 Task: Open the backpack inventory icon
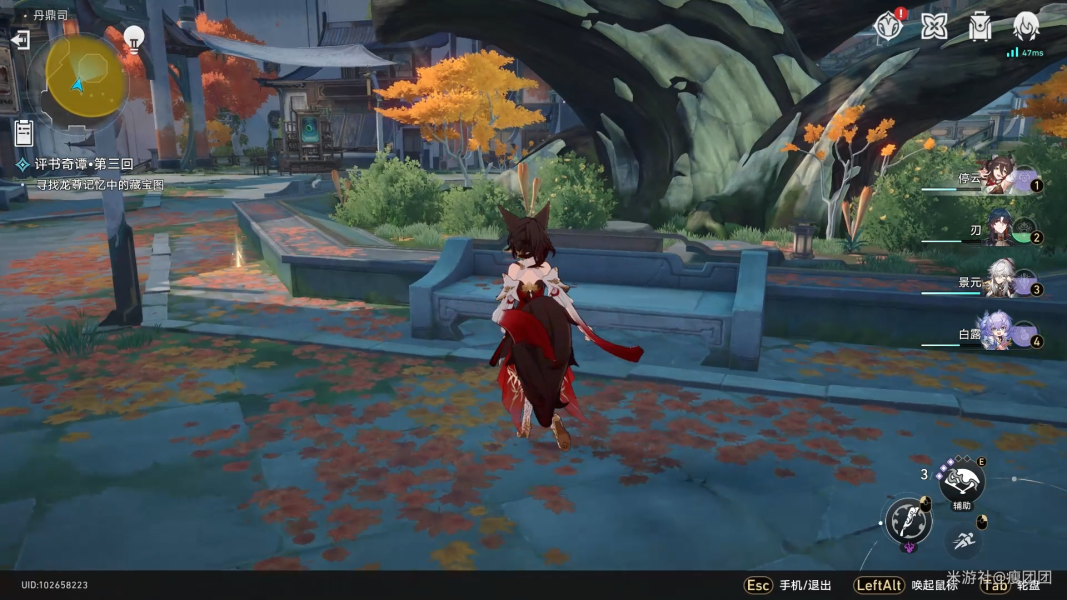pos(980,26)
